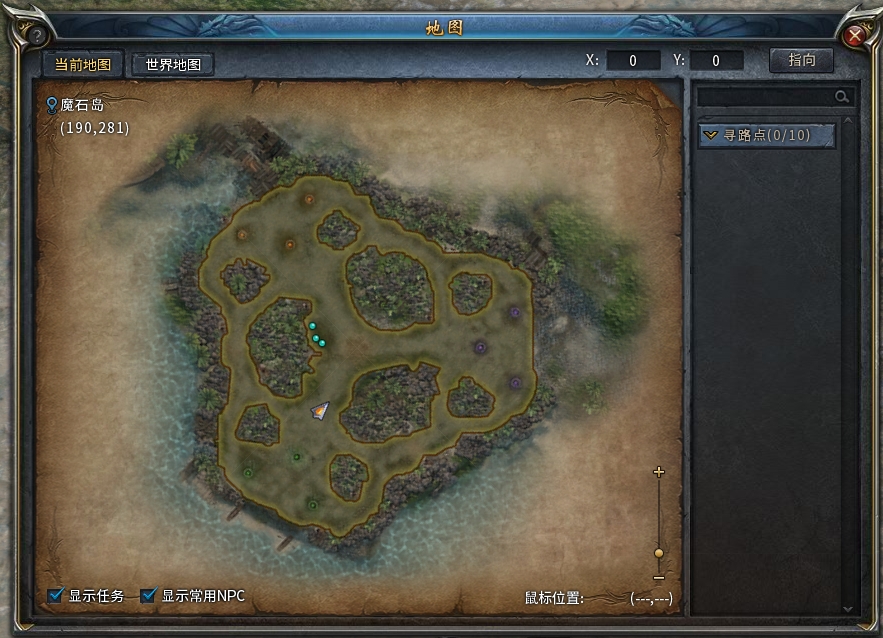Click the Y coordinate input field

click(716, 61)
